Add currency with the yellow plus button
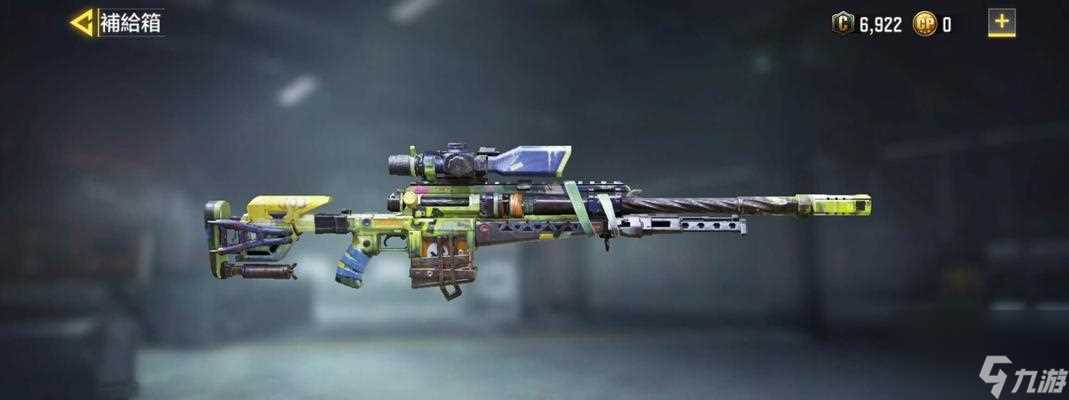This screenshot has width=1069, height=400. point(1001,22)
